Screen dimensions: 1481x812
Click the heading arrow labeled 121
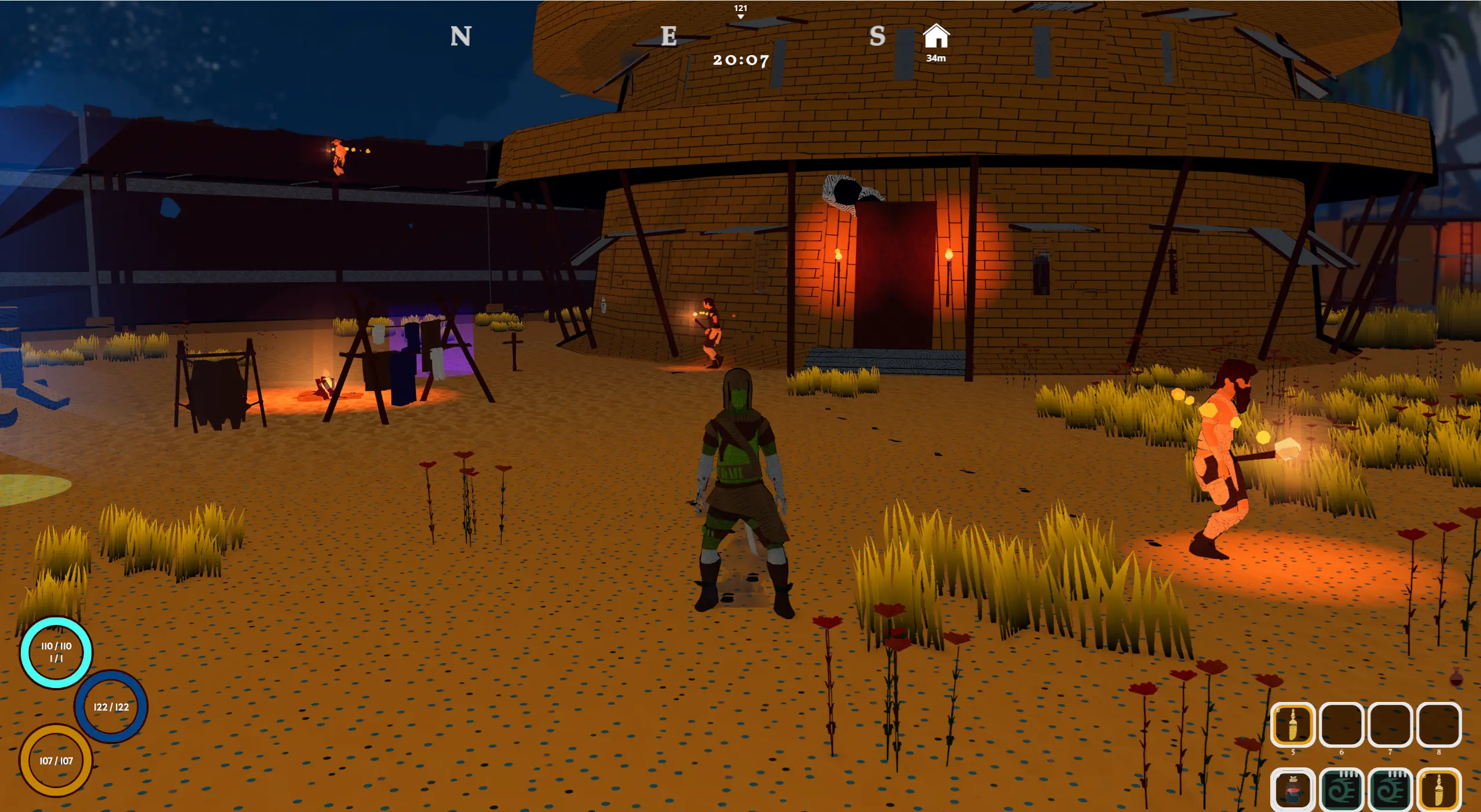point(740,13)
